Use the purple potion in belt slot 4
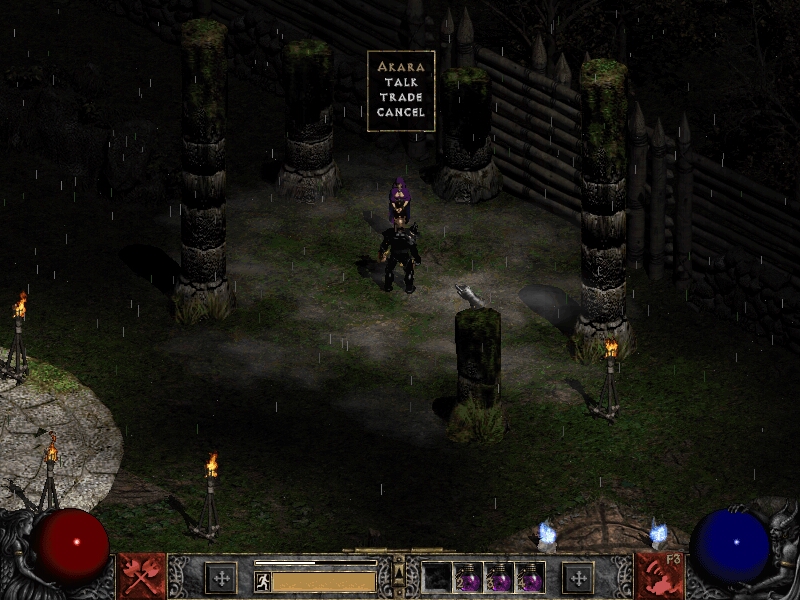 click(x=530, y=577)
